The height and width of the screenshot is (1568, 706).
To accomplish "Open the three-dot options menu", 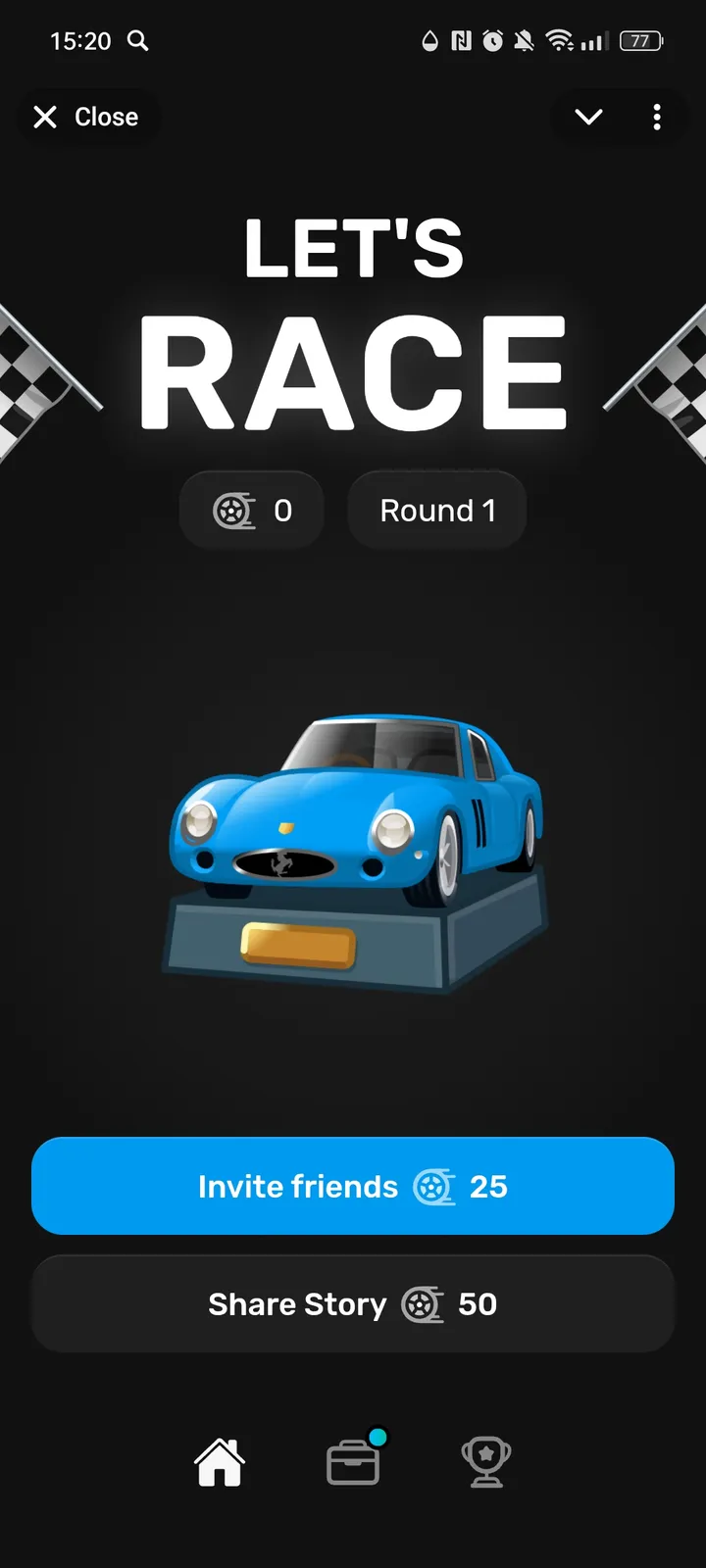I will pyautogui.click(x=657, y=118).
